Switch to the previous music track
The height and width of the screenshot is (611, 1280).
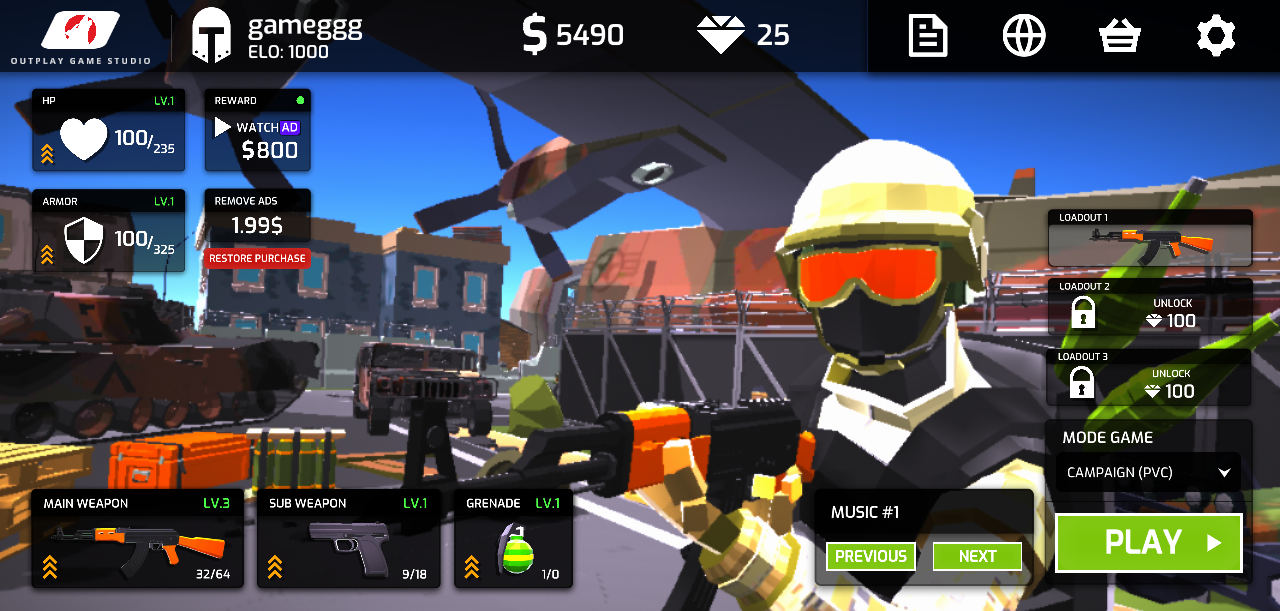870,556
